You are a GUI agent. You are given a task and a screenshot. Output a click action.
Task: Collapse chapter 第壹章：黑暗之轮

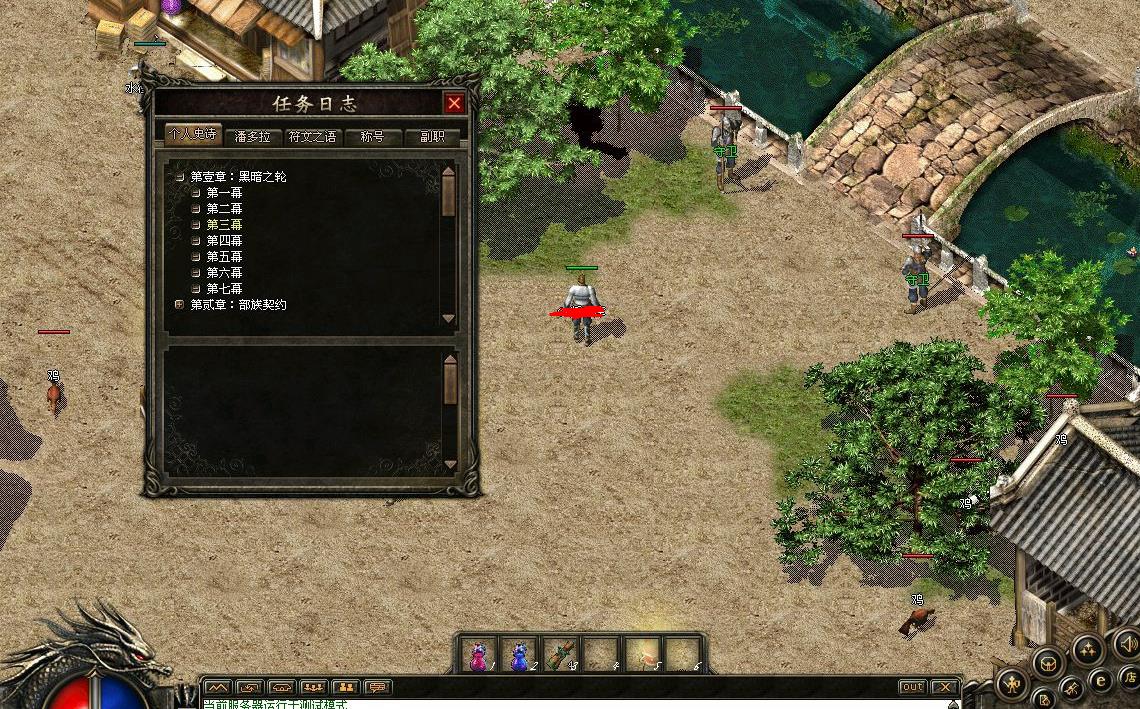point(180,177)
